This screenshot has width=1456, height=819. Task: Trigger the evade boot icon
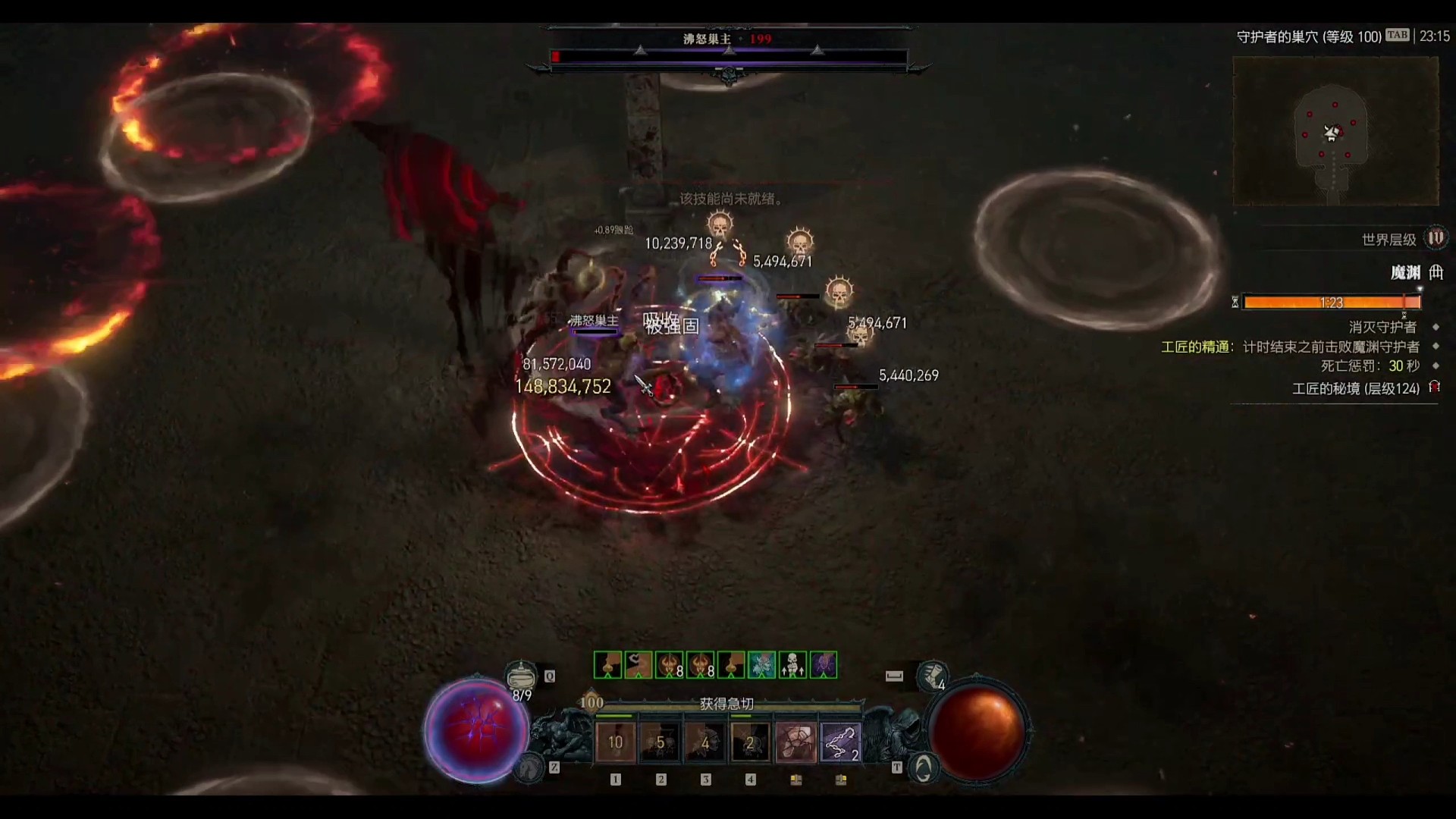click(932, 674)
